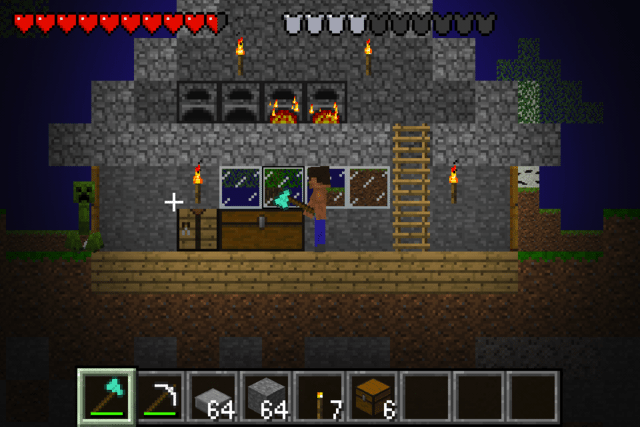
Task: Select the torch hotbar slot
Action: click(319, 397)
